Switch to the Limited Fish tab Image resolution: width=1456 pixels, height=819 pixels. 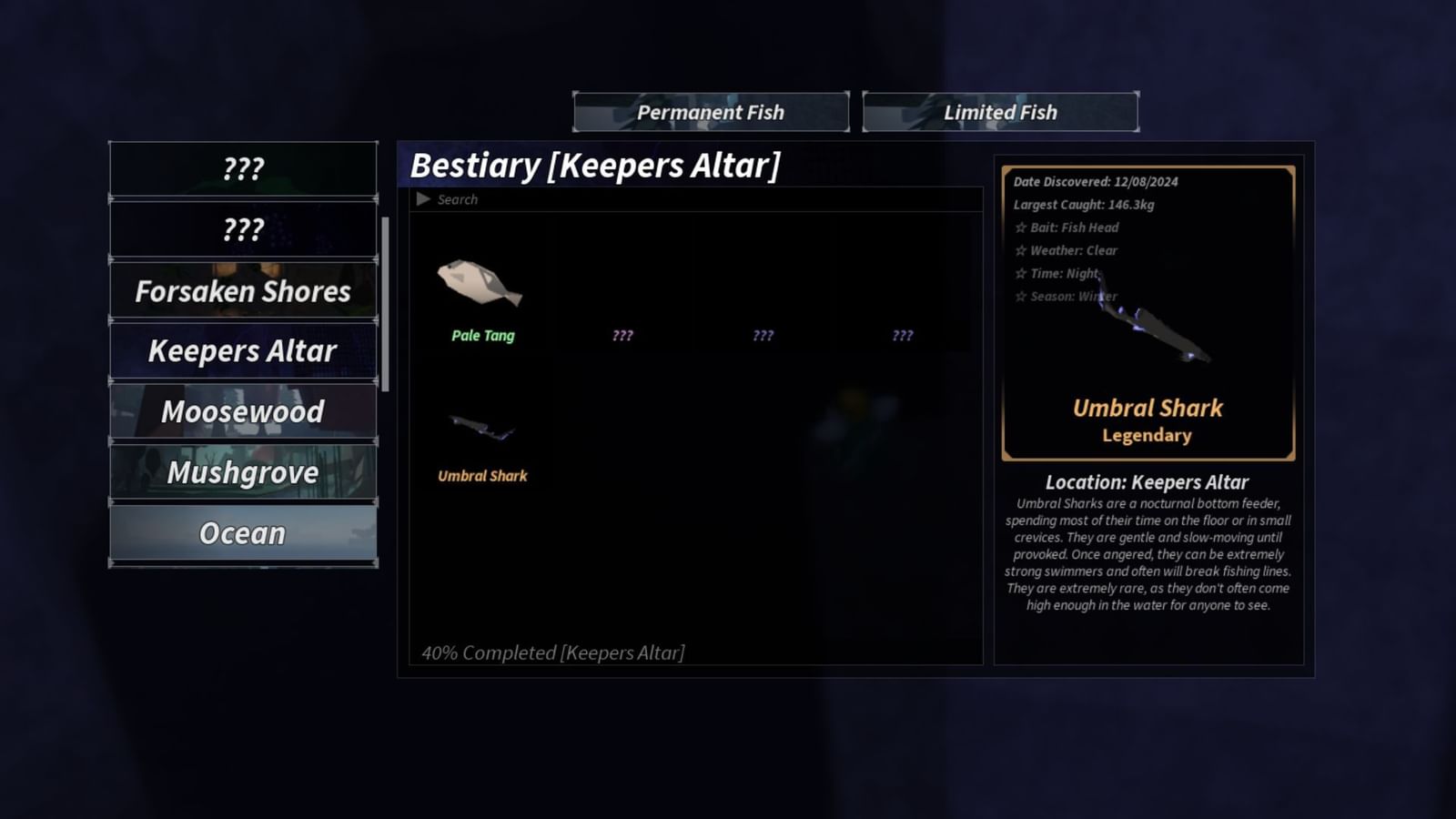998,111
